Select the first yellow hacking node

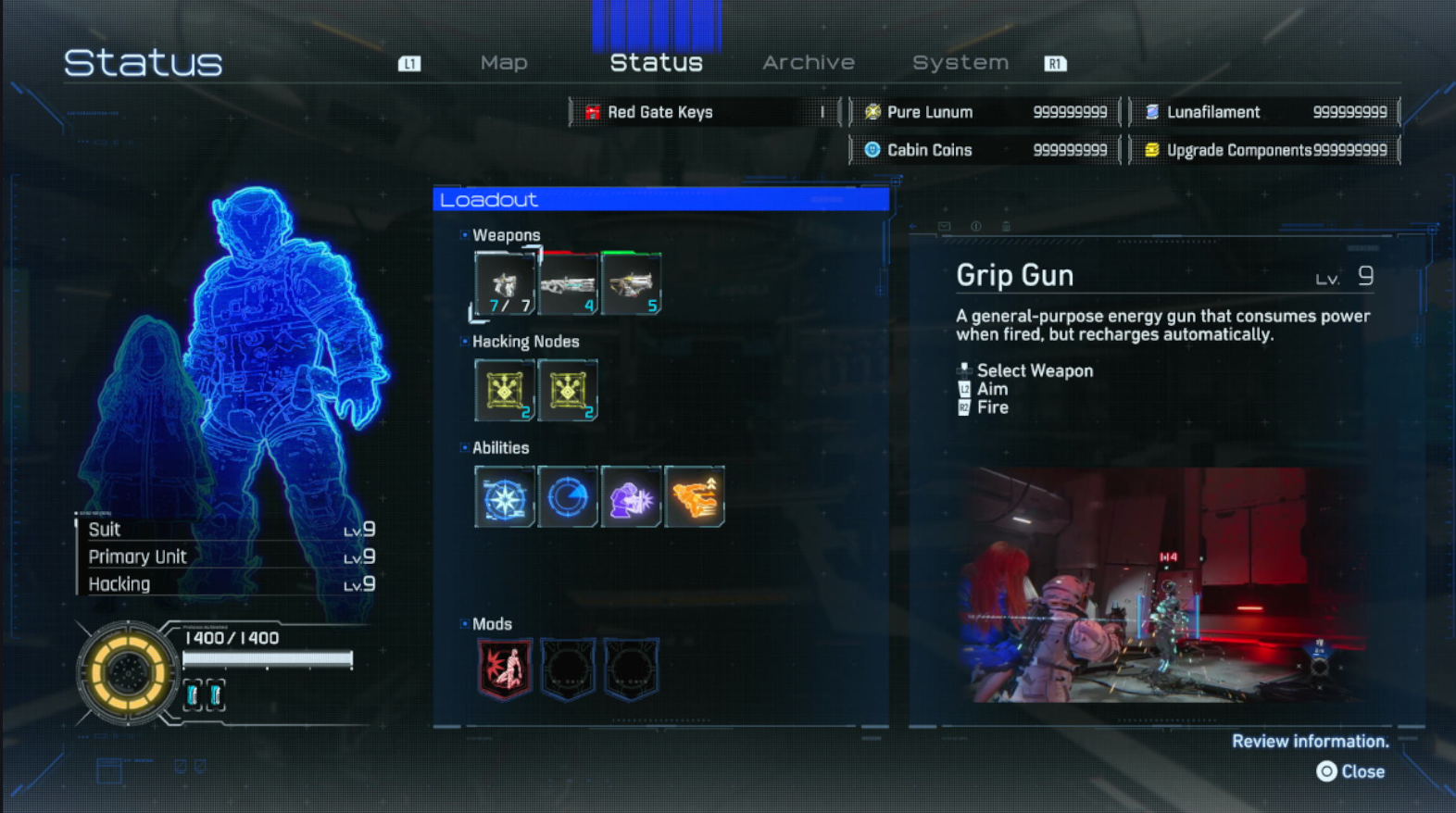[505, 391]
